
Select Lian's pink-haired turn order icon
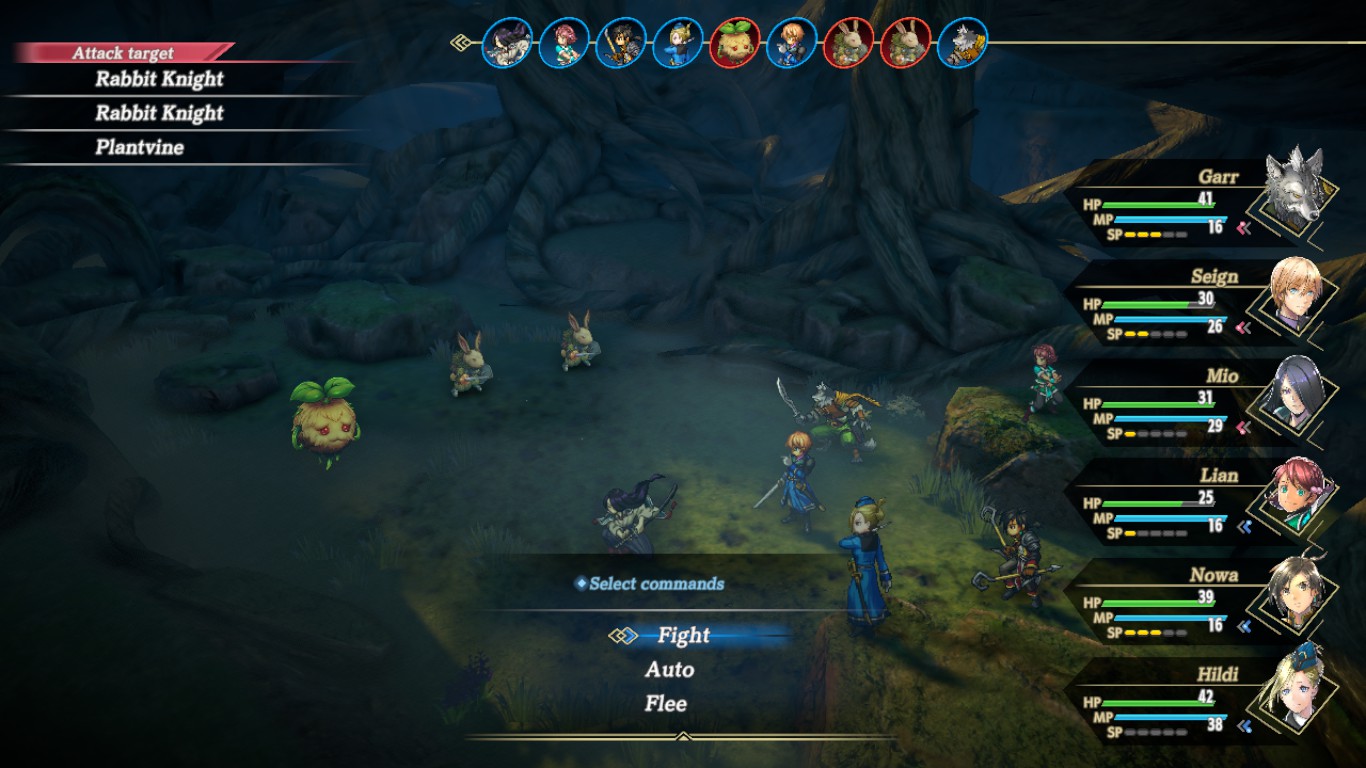click(564, 43)
